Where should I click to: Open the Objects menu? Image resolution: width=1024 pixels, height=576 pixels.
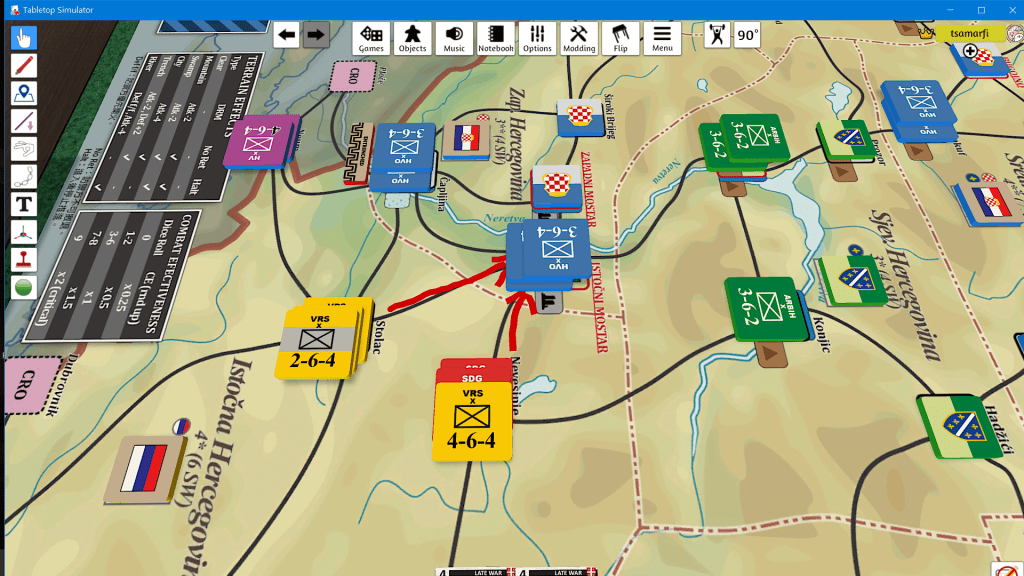coord(412,38)
